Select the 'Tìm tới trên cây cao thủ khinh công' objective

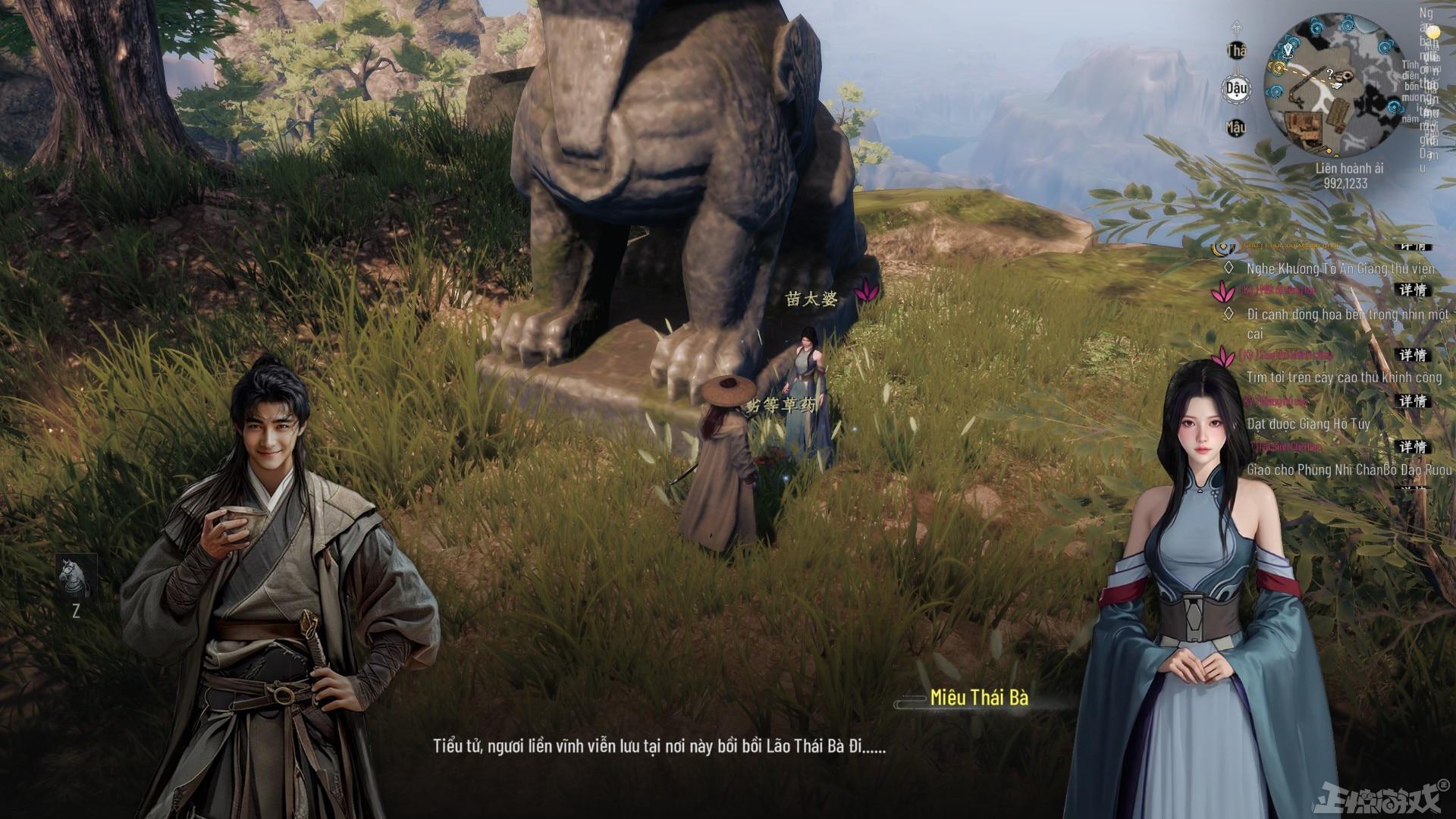pos(1344,377)
